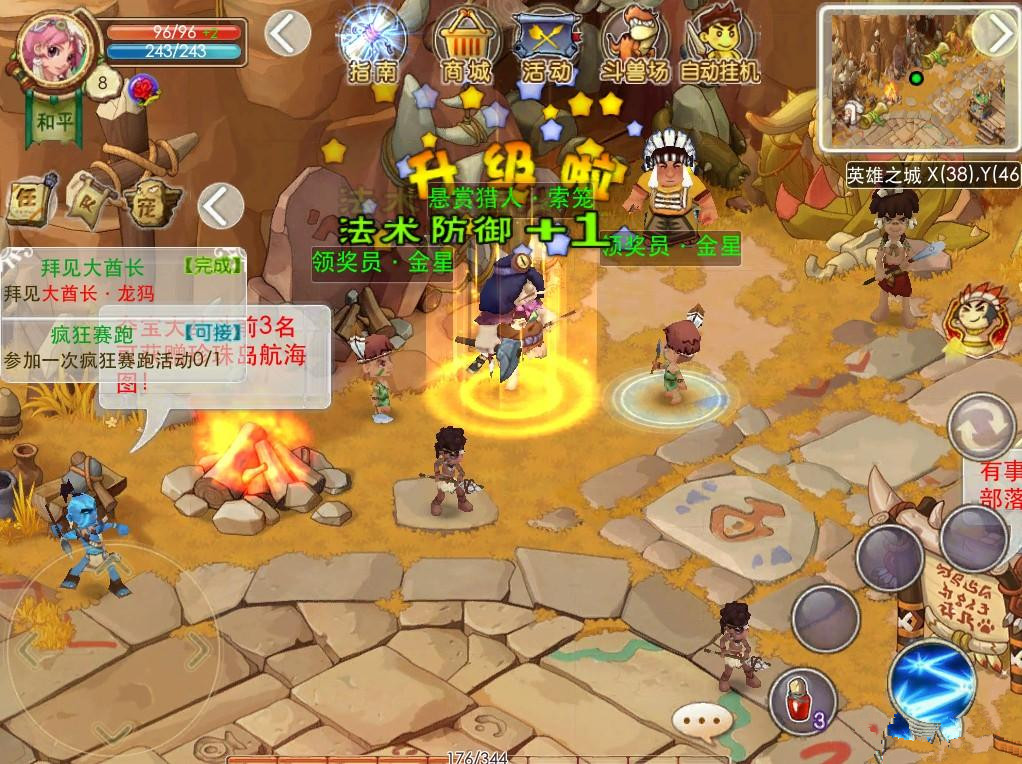
Task: Open the 任 quest scroll icon
Action: click(x=28, y=202)
